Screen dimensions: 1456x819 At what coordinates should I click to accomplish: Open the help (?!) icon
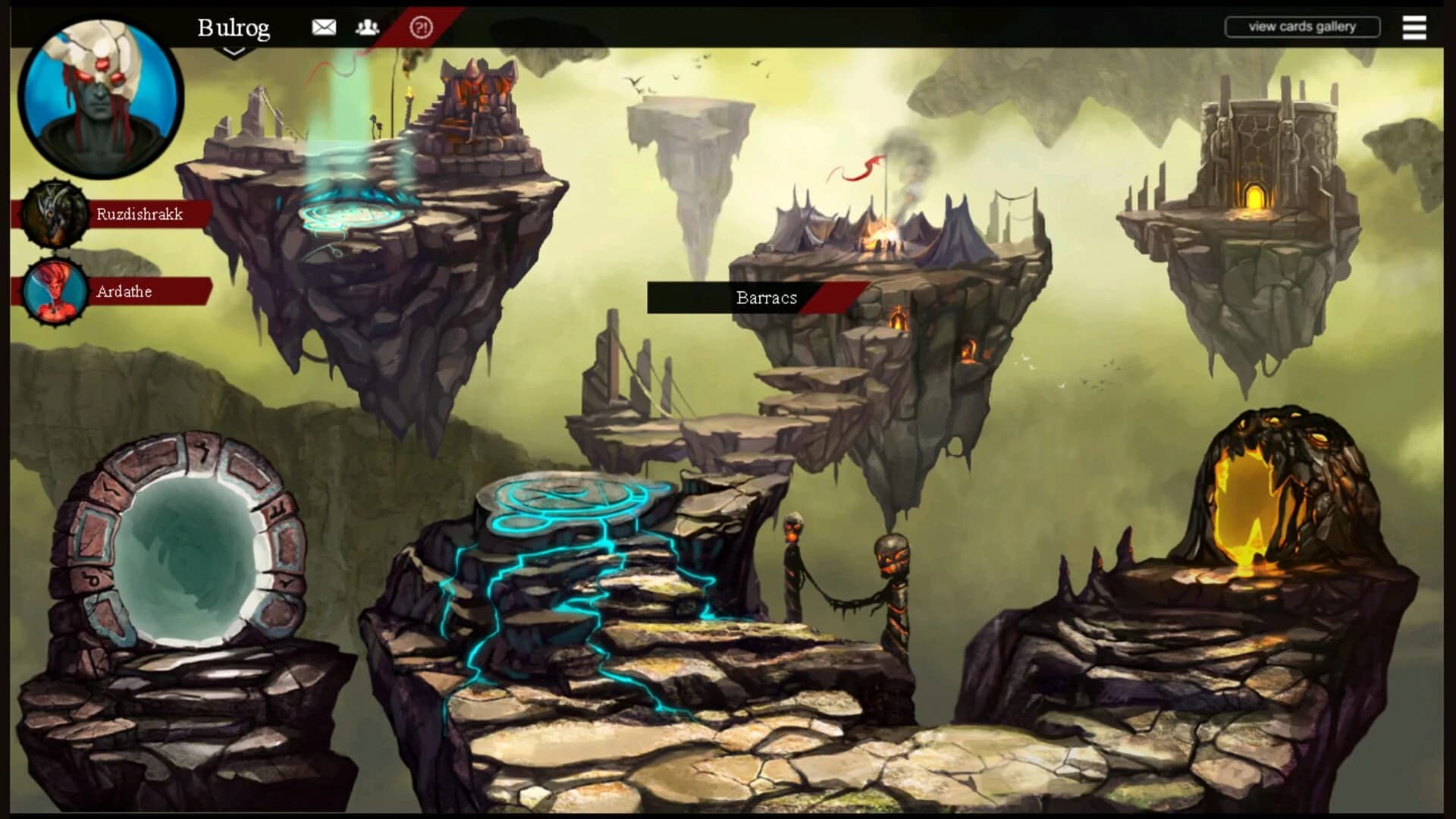point(421,27)
